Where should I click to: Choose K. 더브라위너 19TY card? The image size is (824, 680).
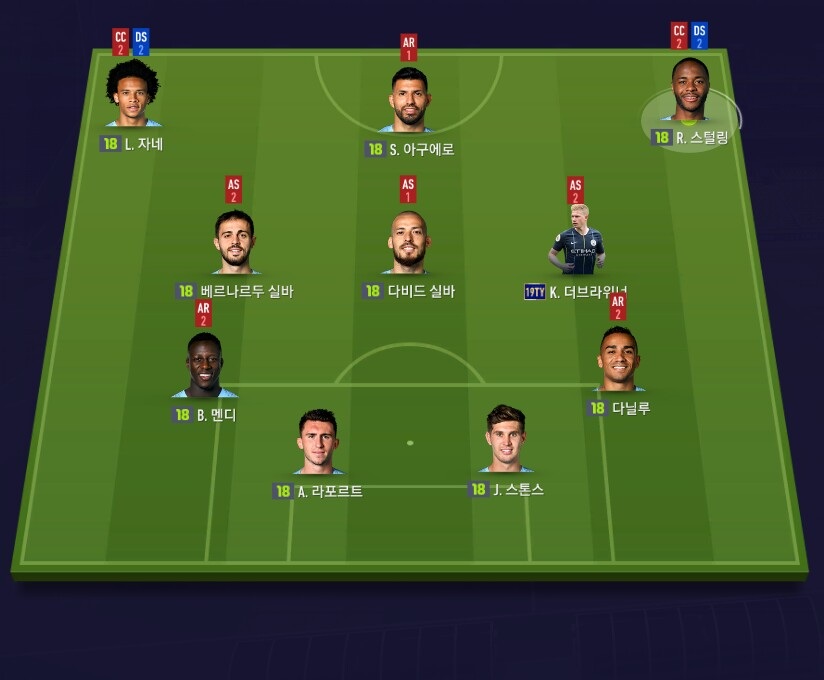click(579, 241)
